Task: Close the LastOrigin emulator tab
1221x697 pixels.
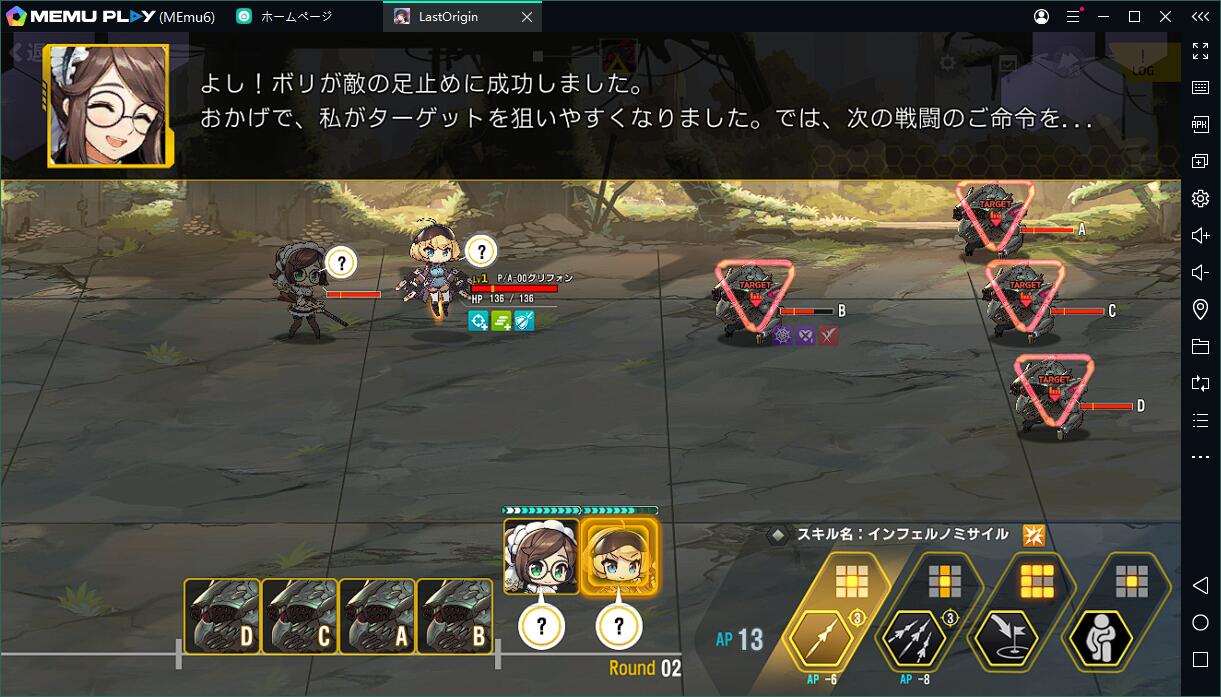Action: click(527, 17)
